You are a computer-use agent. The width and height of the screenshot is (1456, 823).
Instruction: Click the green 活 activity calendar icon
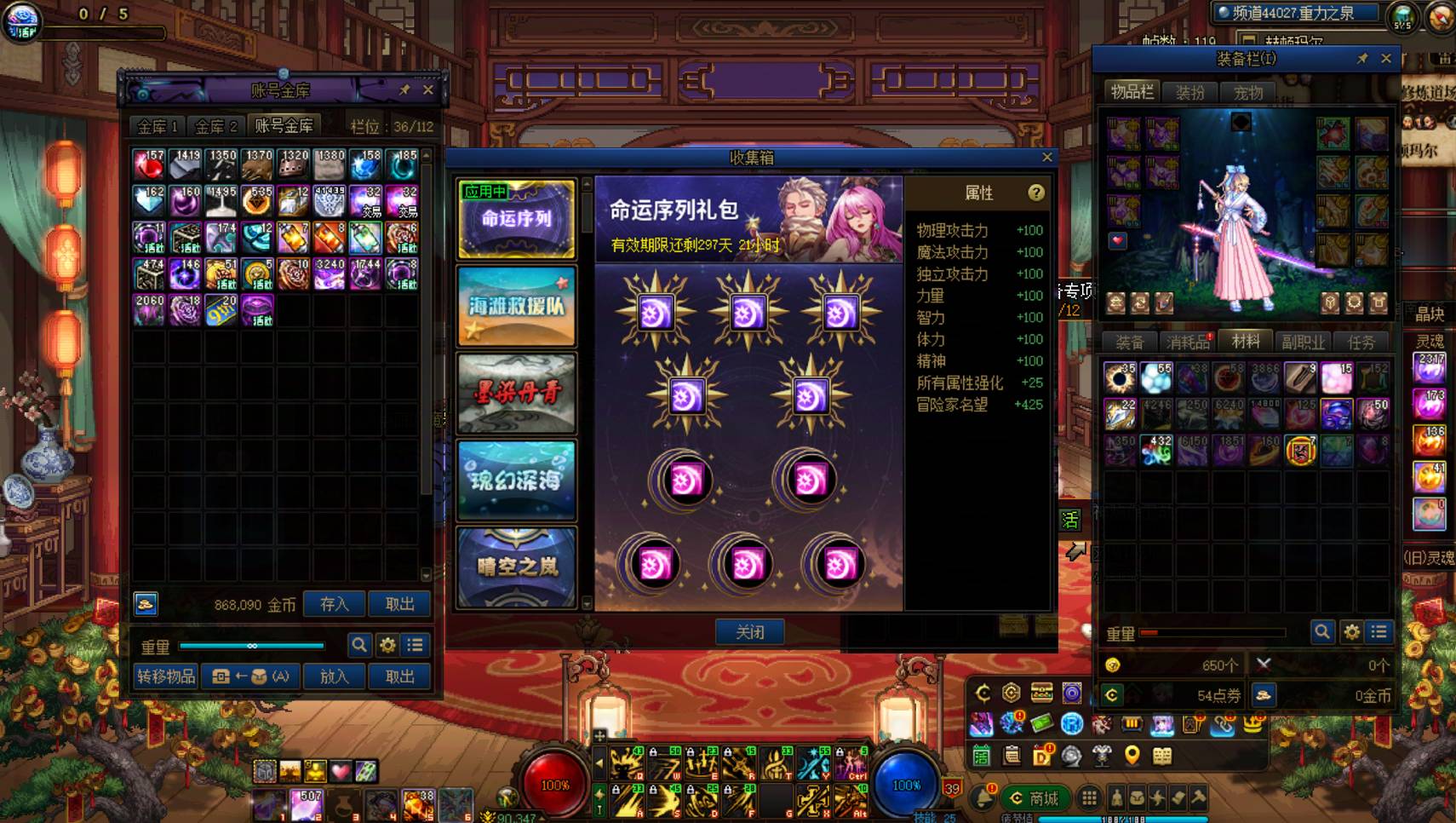tap(981, 755)
